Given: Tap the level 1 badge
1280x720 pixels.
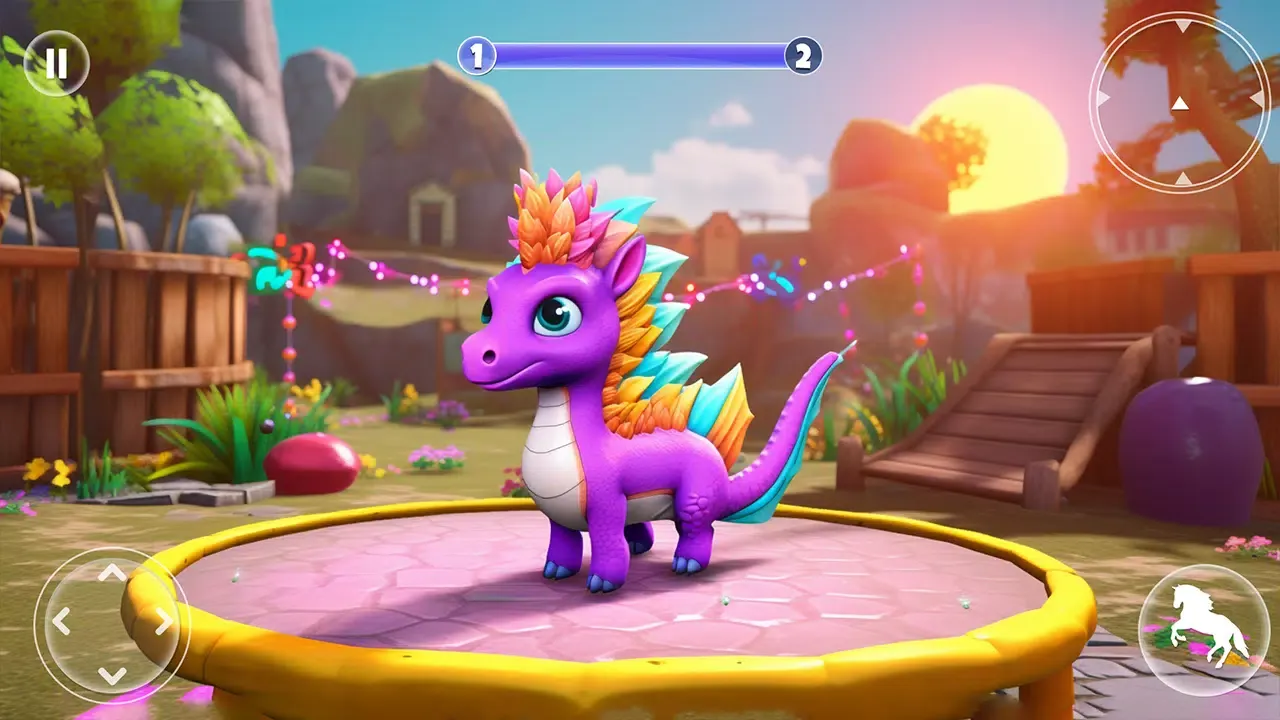Looking at the screenshot, I should pos(477,54).
